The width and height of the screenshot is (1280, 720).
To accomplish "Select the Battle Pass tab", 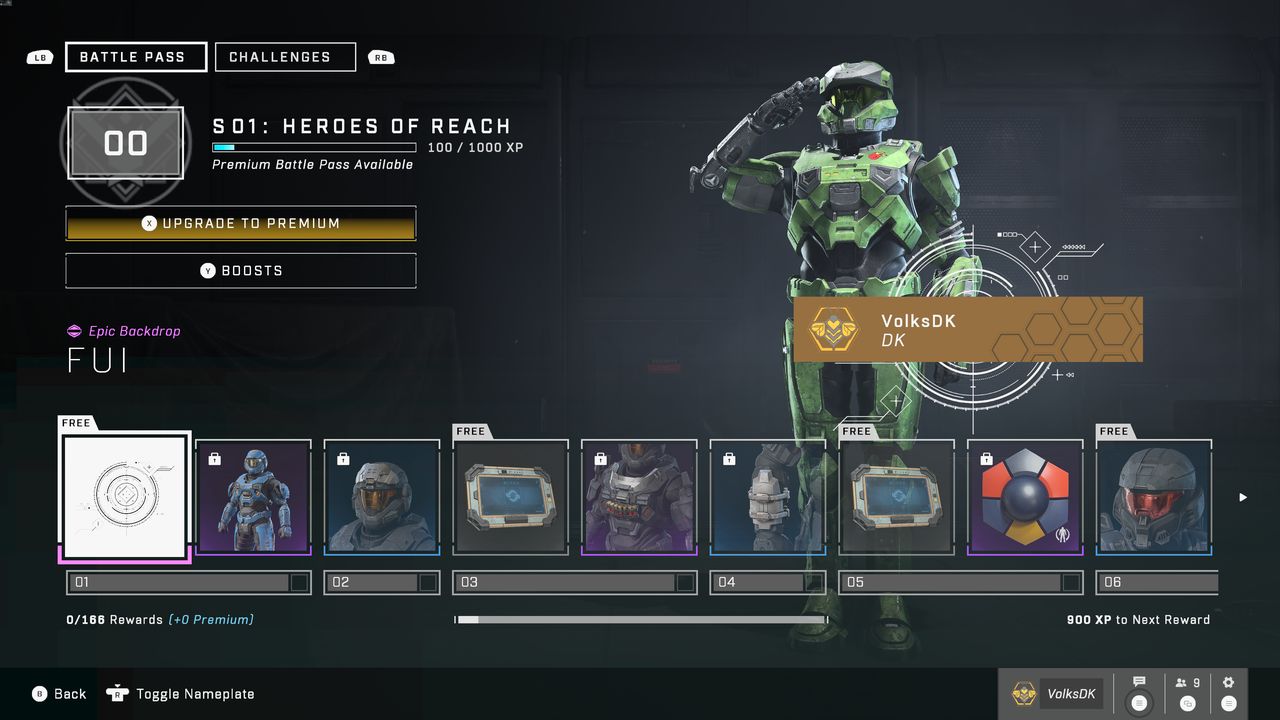I will point(136,57).
